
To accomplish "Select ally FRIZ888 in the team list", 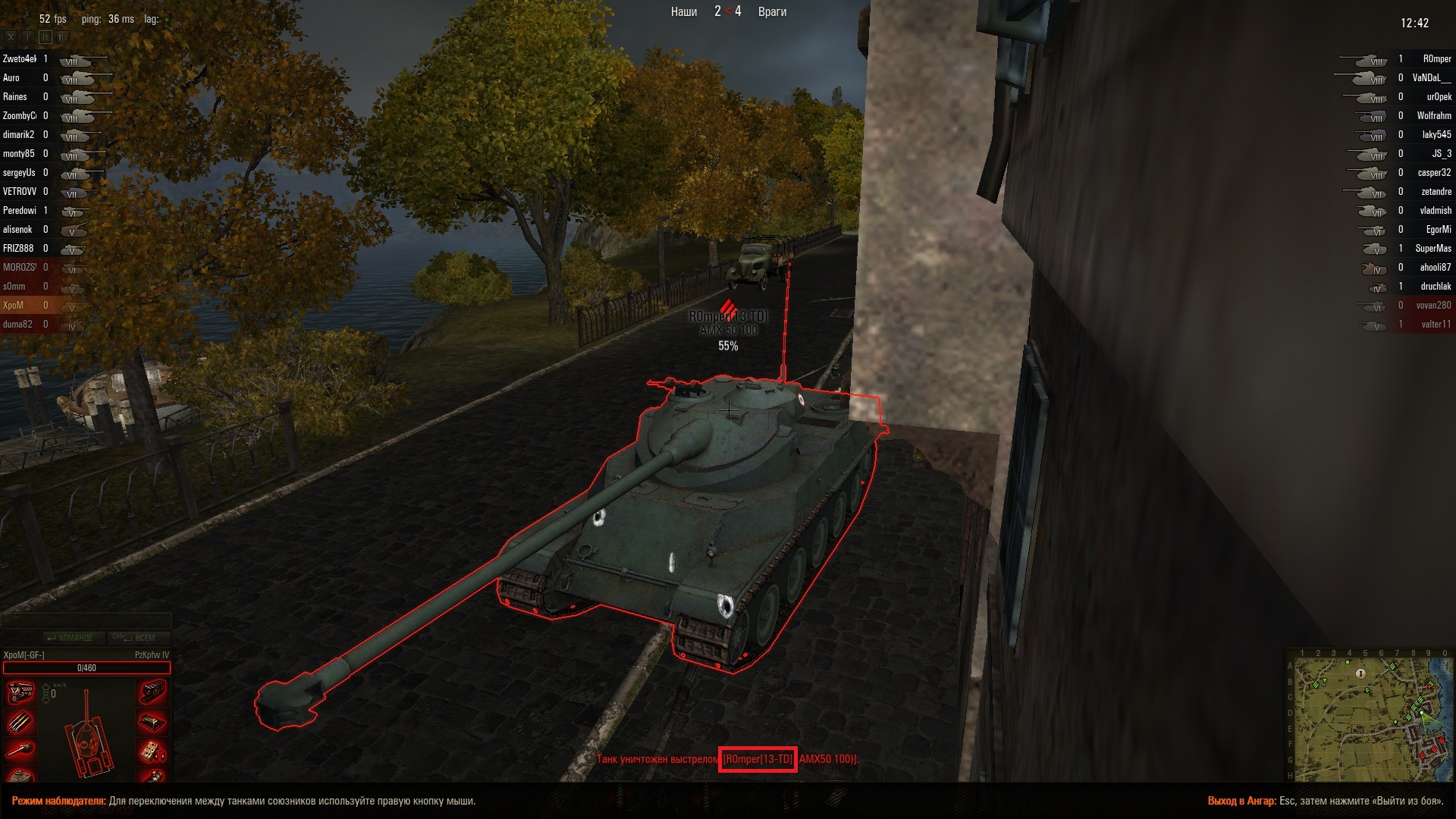I will click(19, 249).
